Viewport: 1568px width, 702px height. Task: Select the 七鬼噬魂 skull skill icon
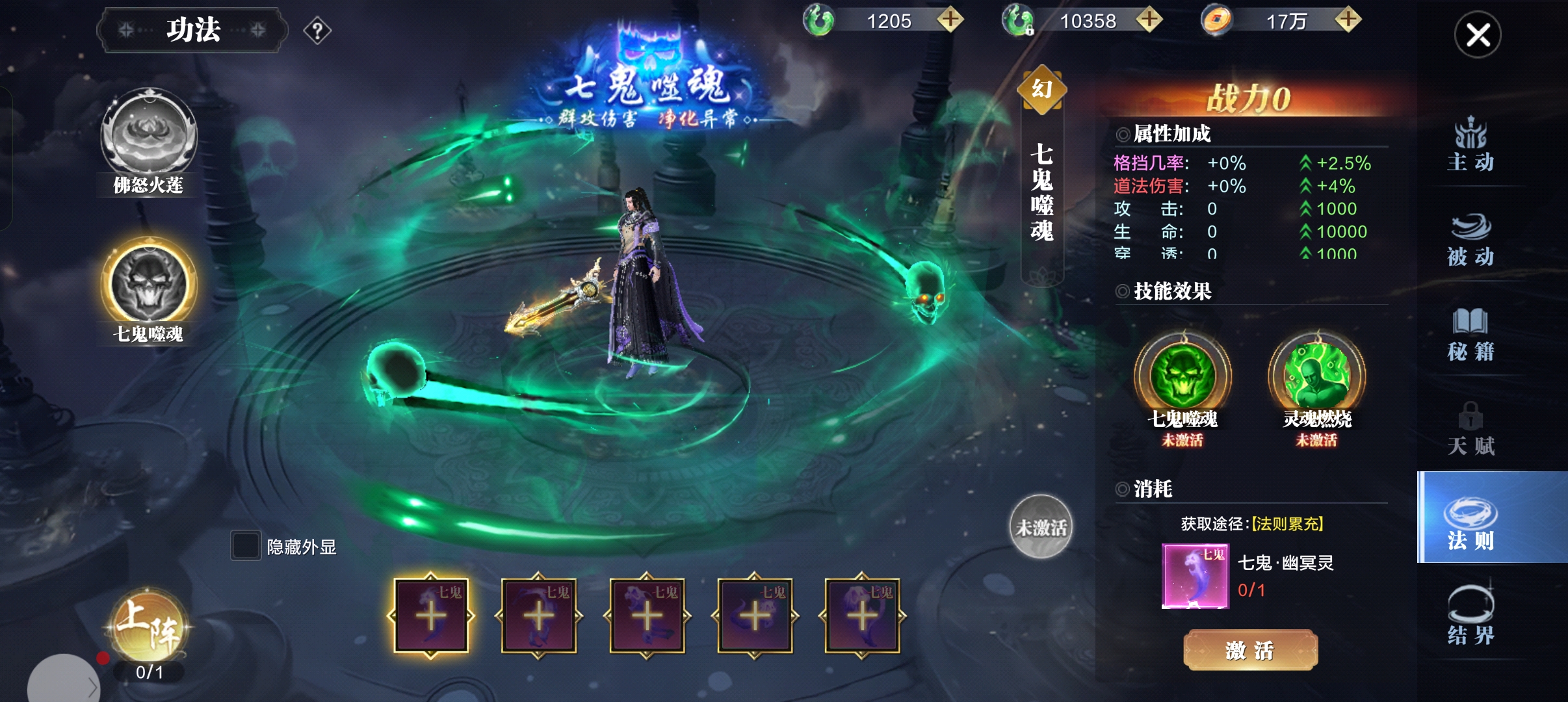point(149,285)
